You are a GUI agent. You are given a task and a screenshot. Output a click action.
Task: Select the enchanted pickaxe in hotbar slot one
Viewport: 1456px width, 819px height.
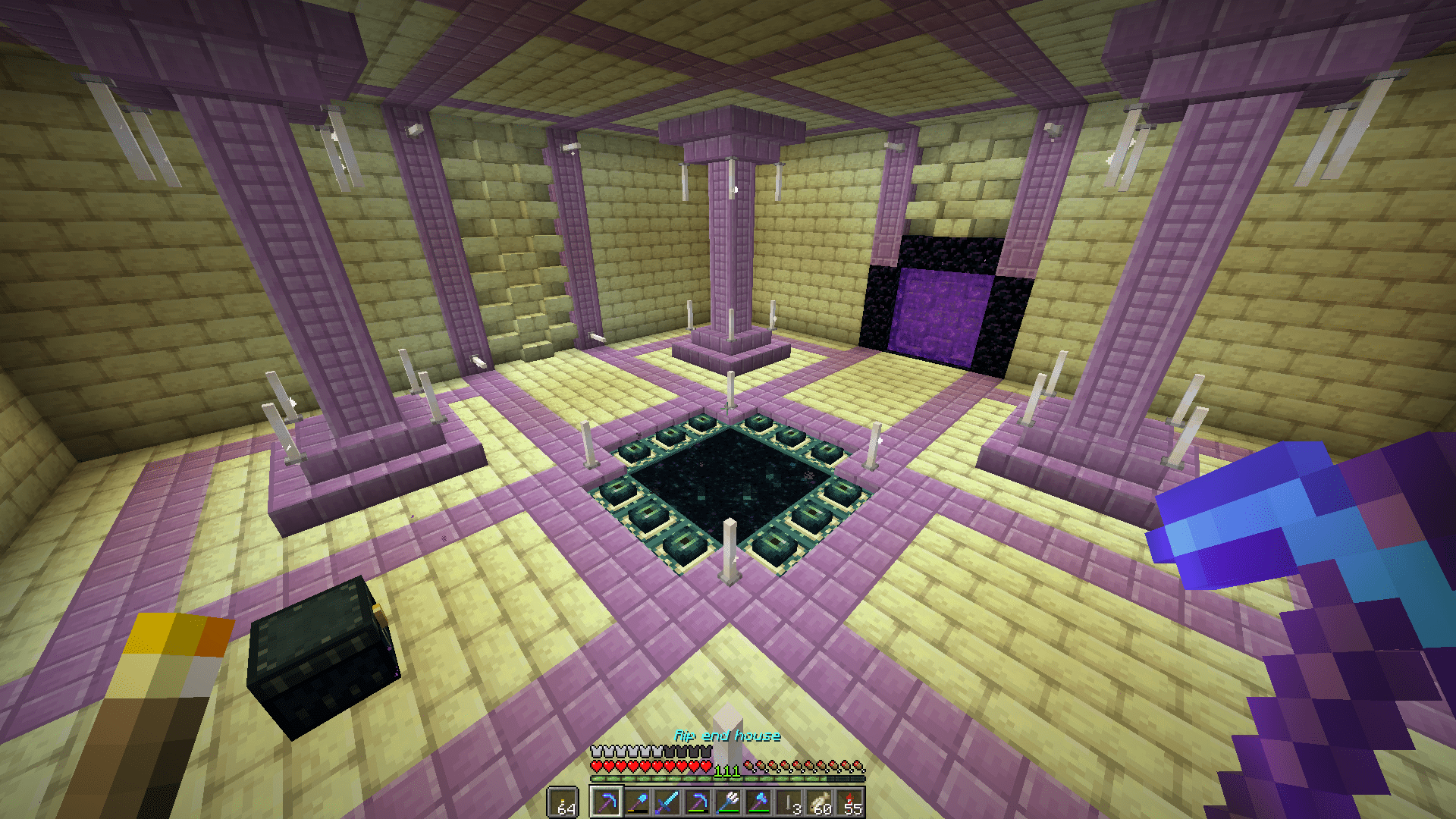[607, 802]
